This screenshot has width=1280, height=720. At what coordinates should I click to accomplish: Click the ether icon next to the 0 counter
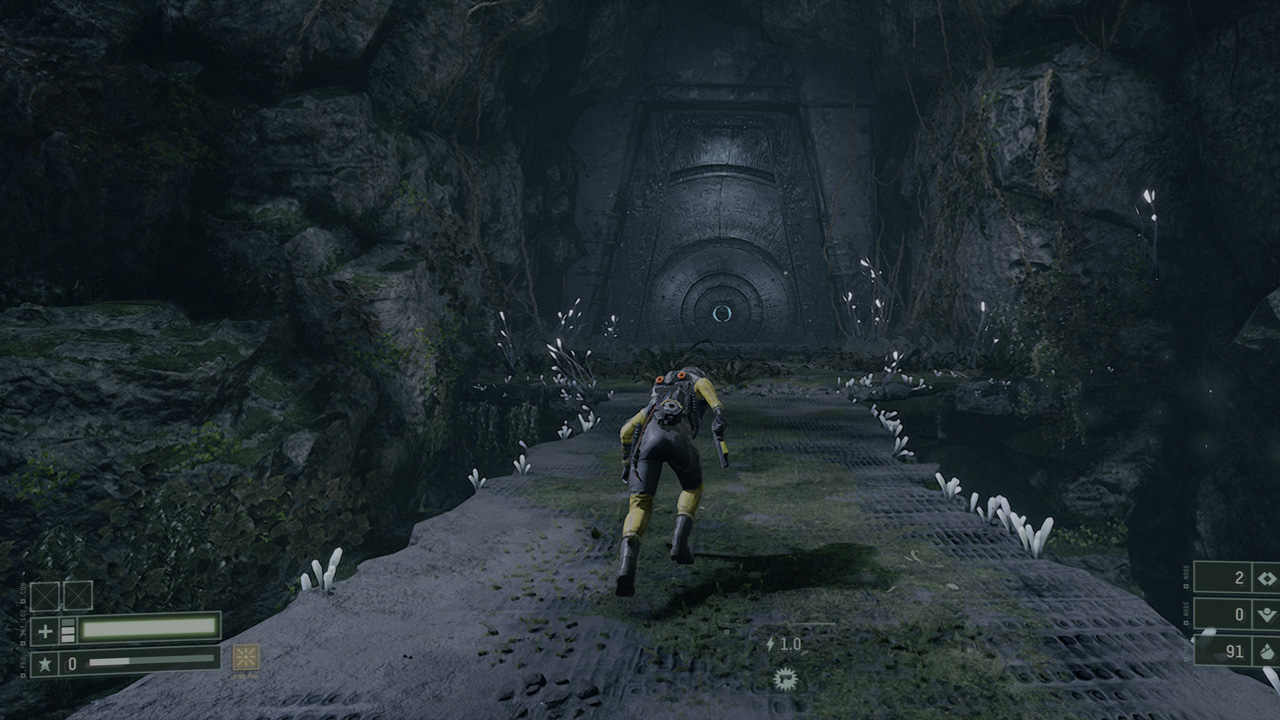click(x=1265, y=614)
